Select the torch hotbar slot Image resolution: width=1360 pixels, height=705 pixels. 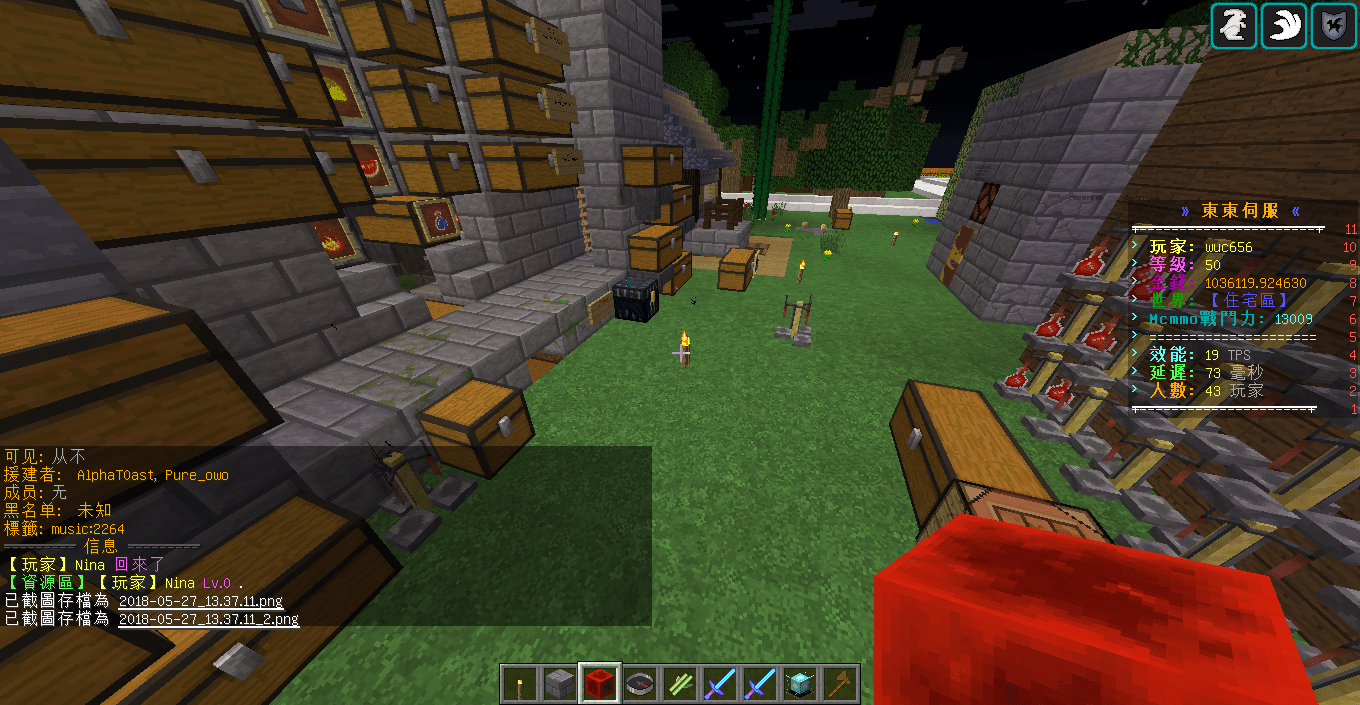(520, 684)
